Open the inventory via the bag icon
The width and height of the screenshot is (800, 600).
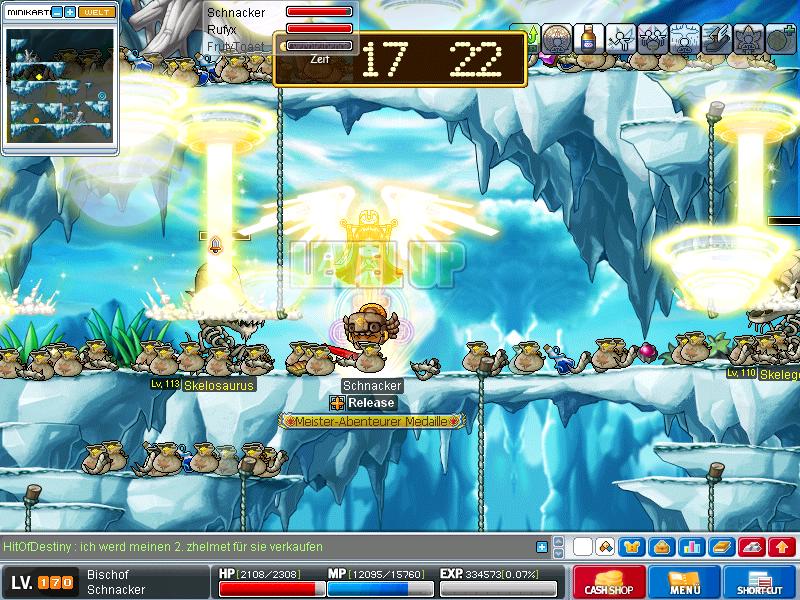click(x=661, y=547)
